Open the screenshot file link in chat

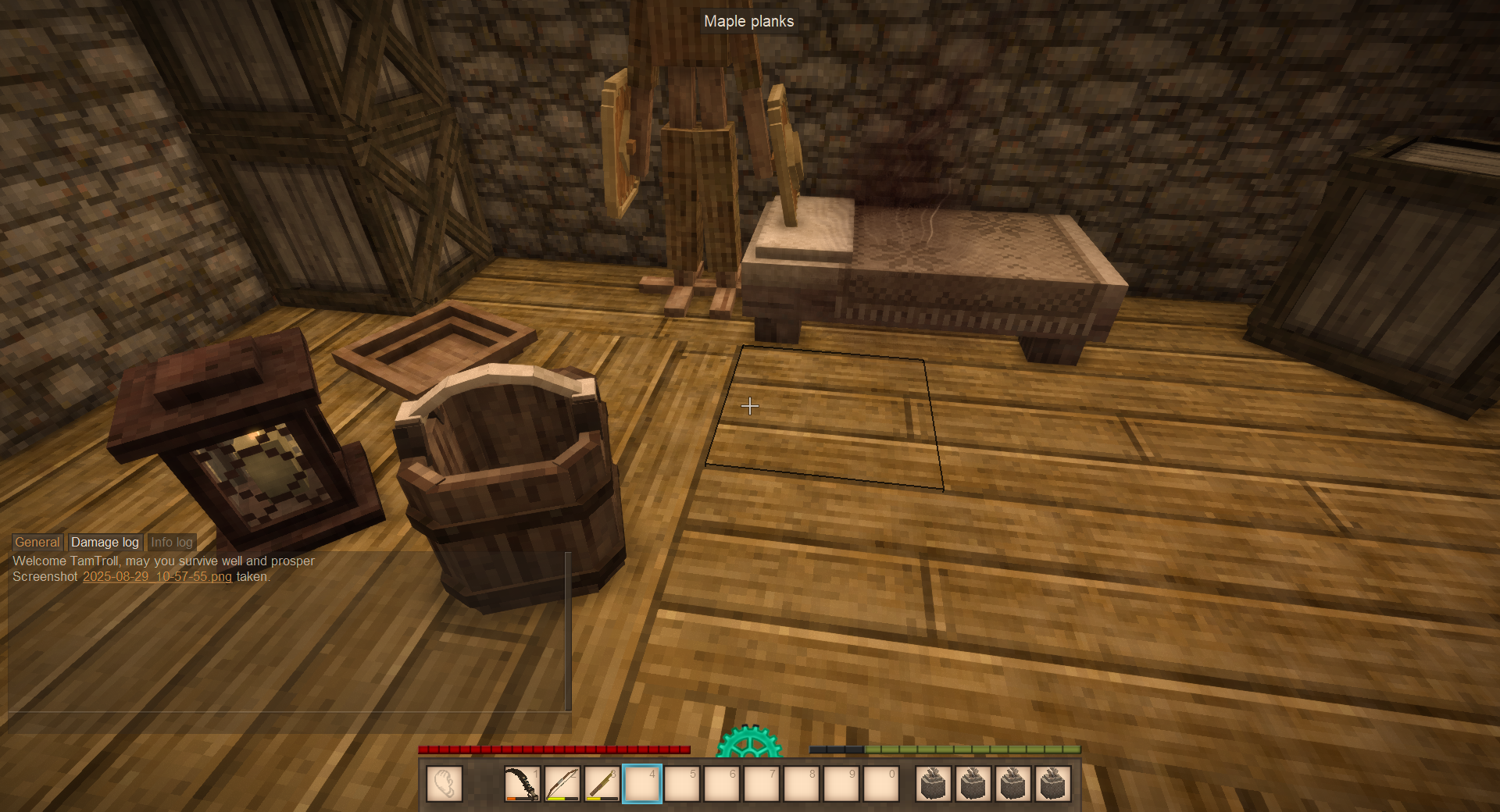[157, 576]
